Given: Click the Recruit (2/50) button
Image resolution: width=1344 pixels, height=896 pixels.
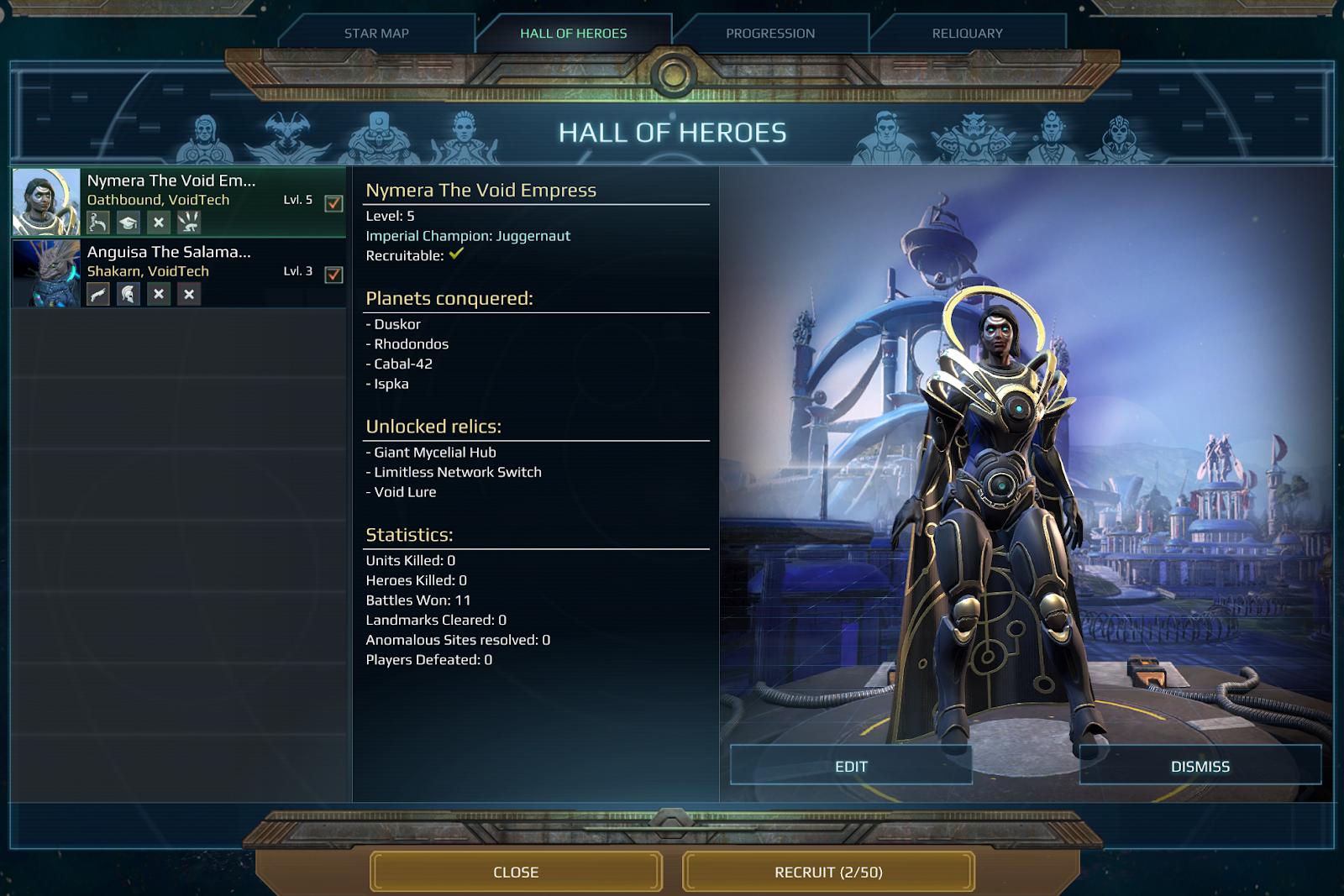Looking at the screenshot, I should tap(828, 872).
